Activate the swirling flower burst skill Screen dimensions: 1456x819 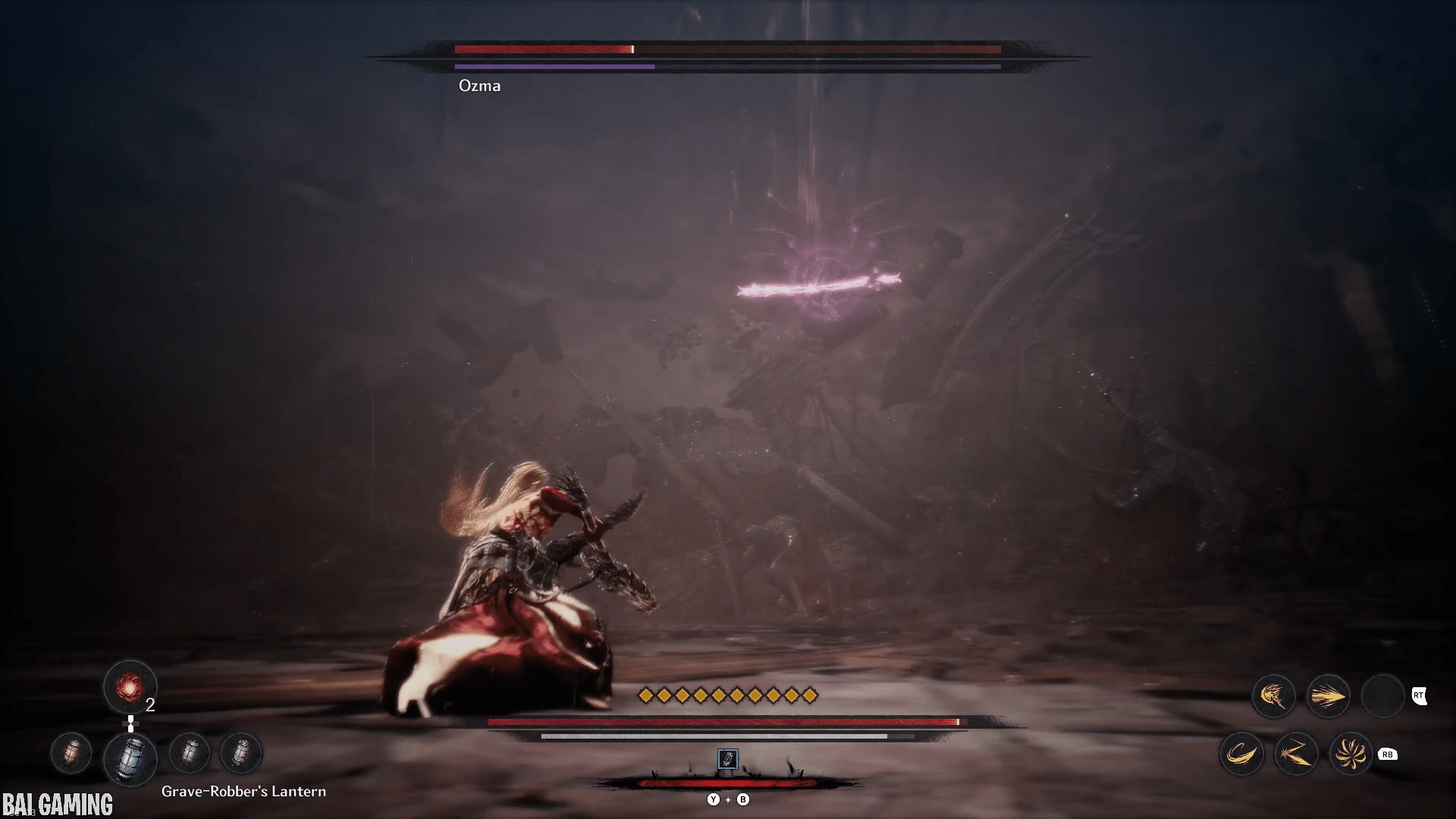tap(1351, 754)
